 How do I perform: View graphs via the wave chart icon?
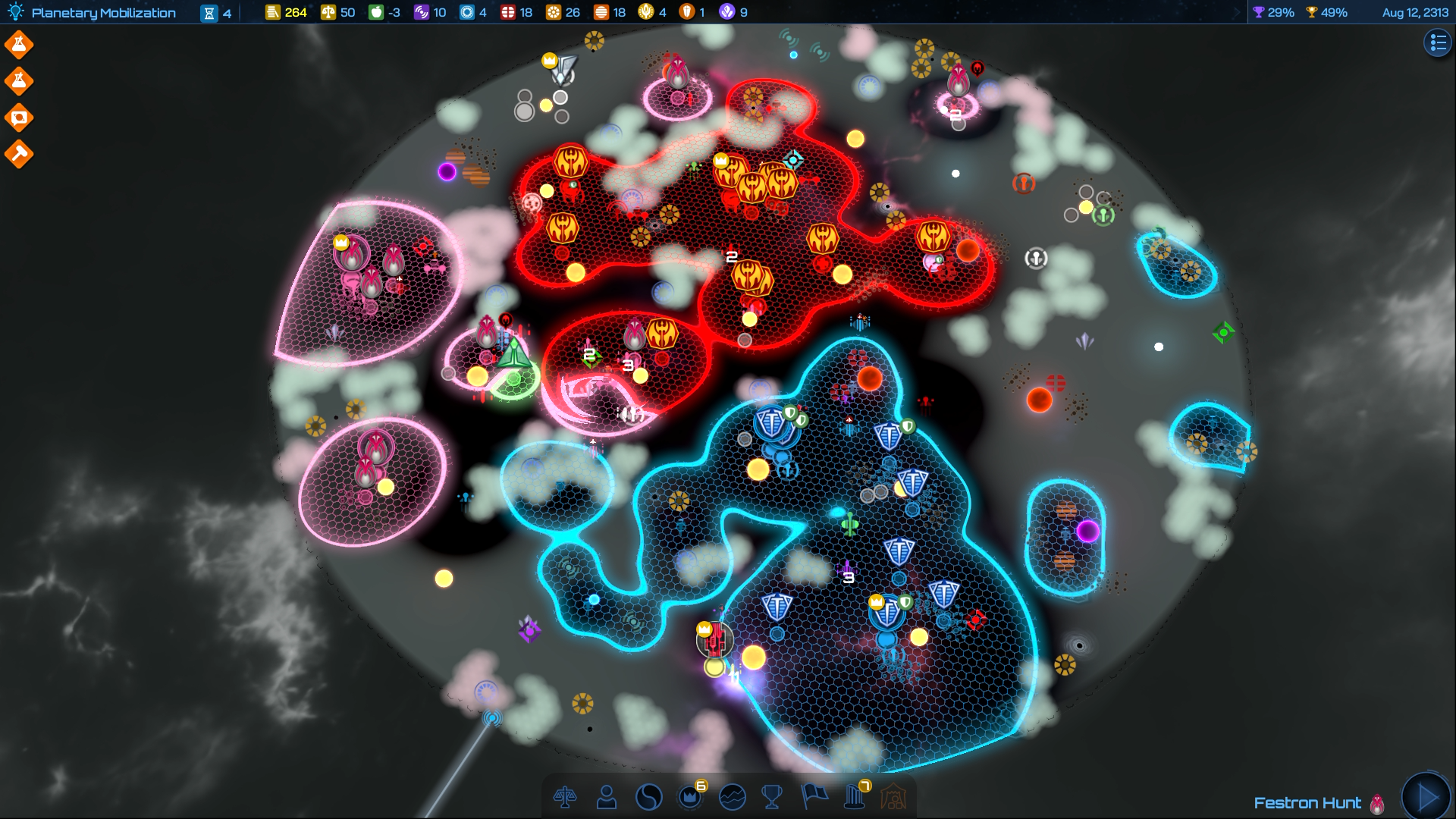[731, 797]
